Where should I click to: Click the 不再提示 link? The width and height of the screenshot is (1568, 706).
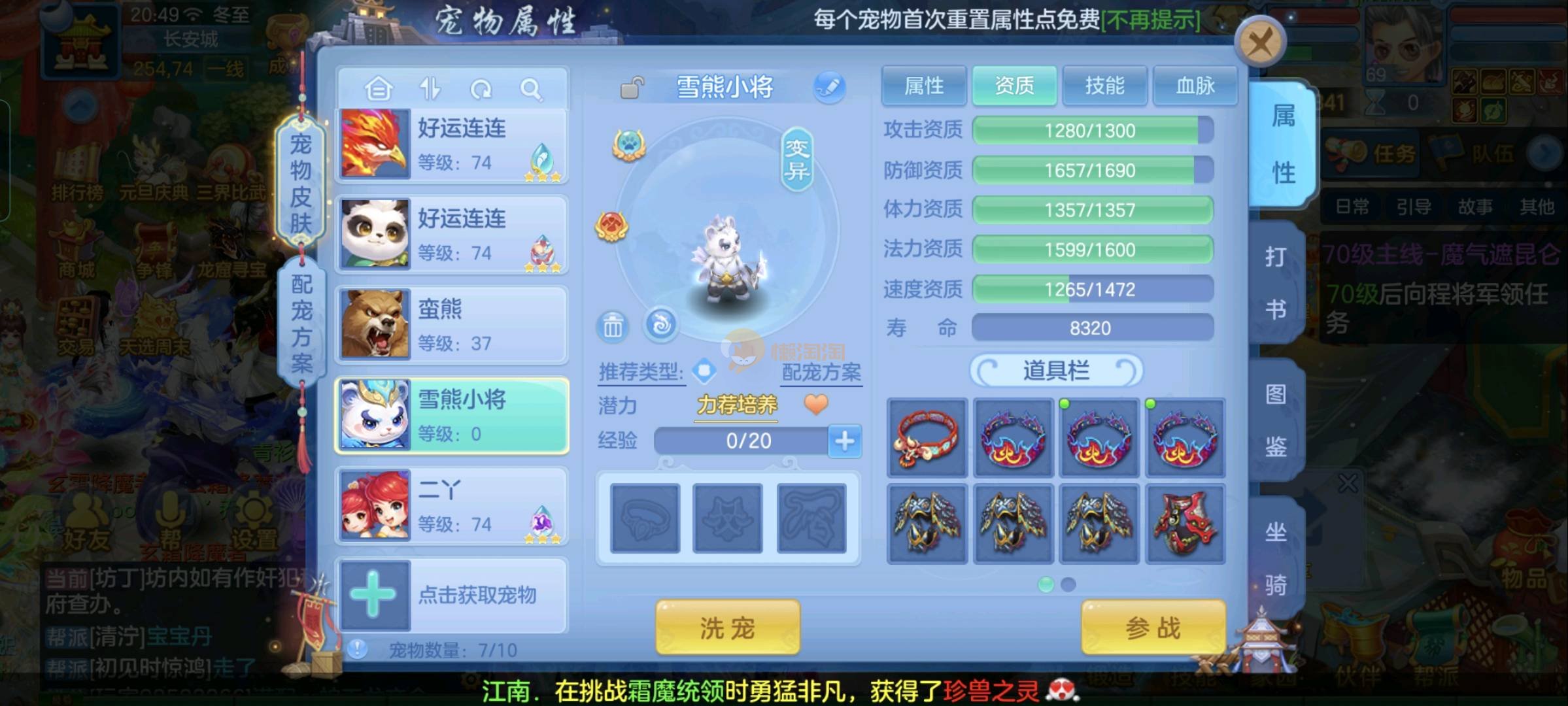pos(1151,20)
